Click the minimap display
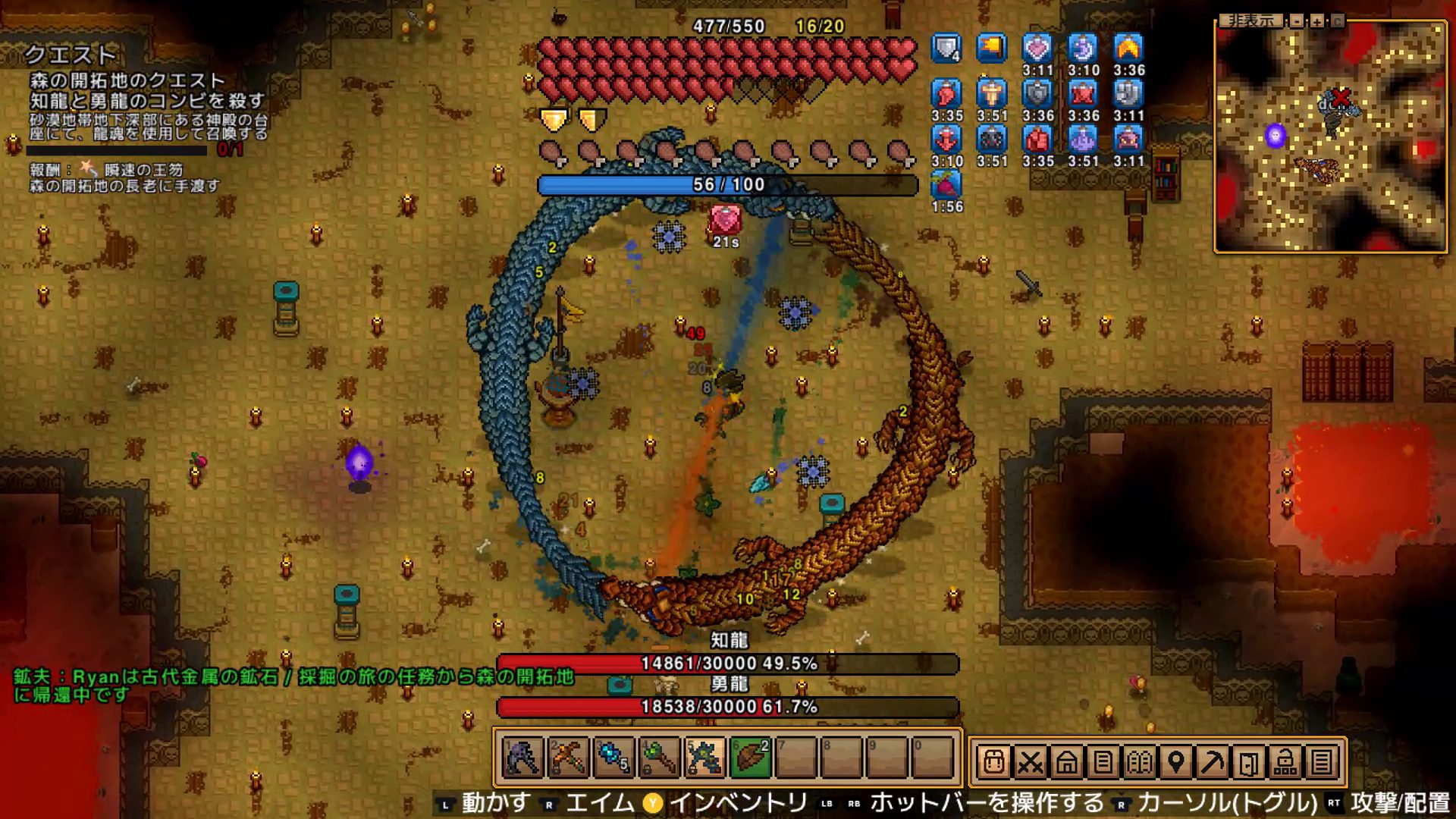 (1330, 138)
